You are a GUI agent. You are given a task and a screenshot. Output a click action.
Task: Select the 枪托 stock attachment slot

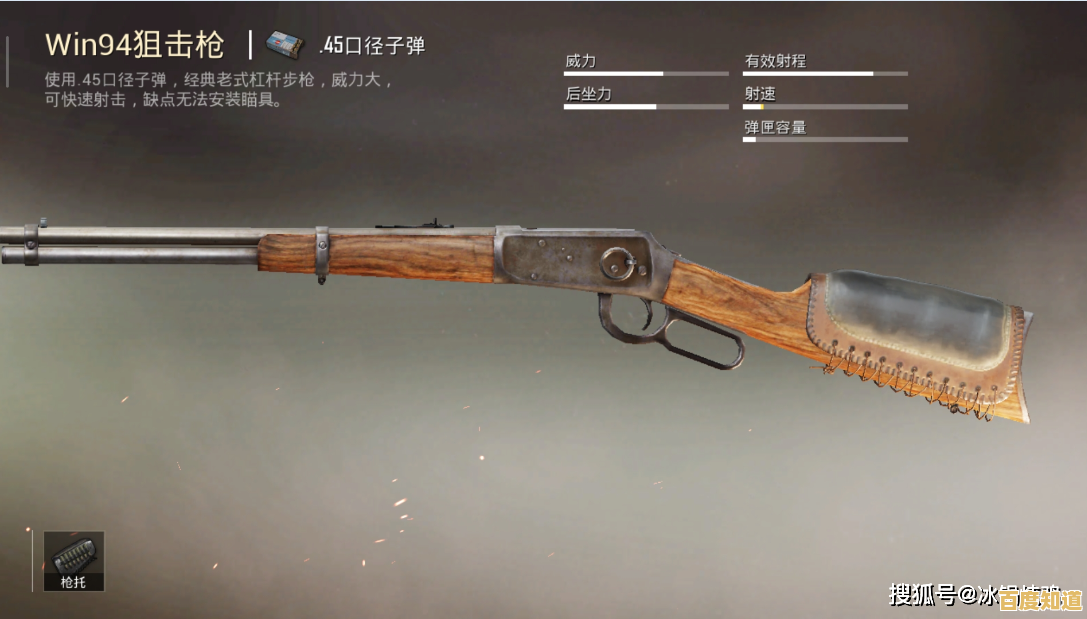click(x=73, y=560)
